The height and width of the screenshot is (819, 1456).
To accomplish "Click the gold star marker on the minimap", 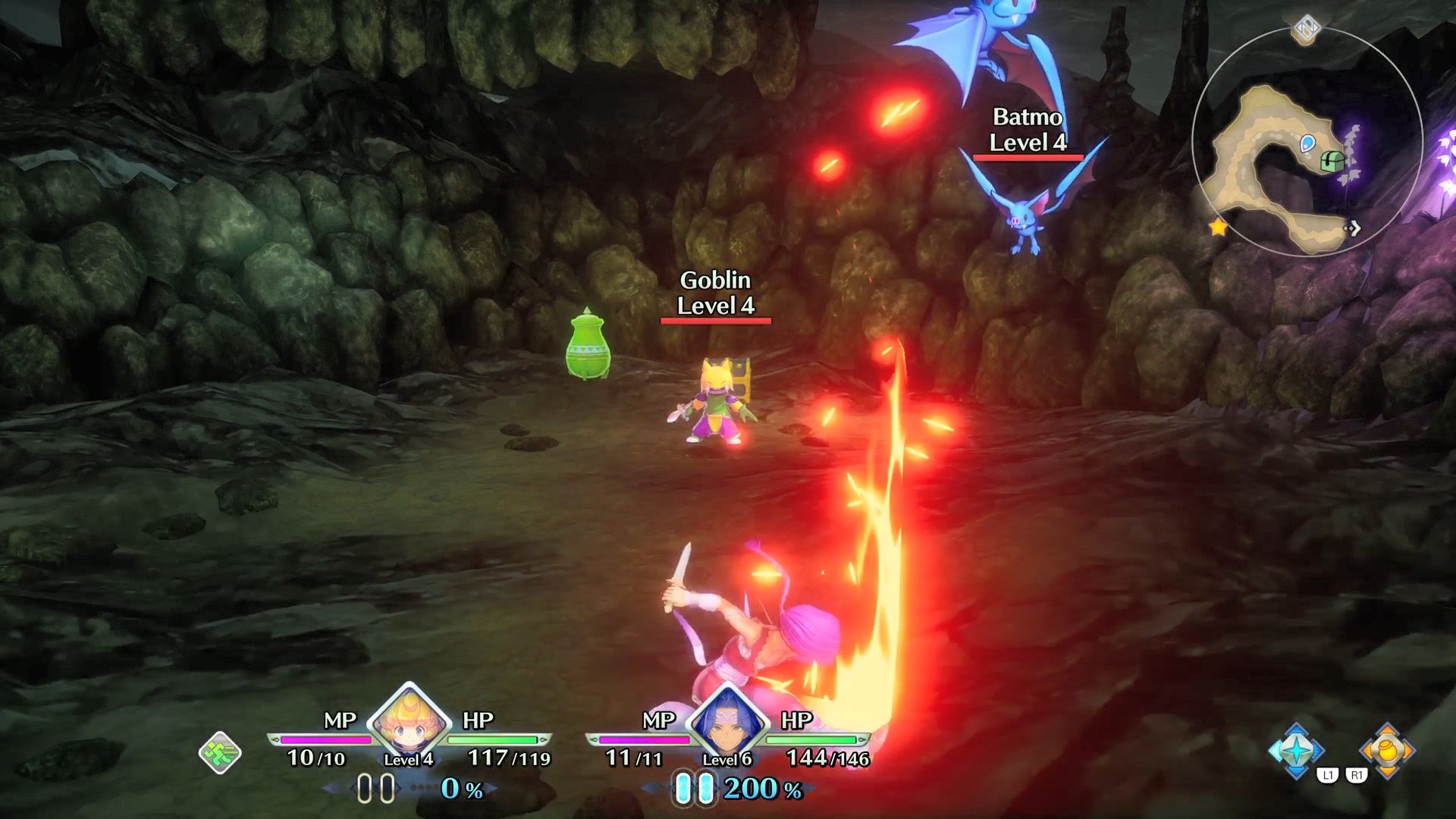I will [x=1218, y=227].
